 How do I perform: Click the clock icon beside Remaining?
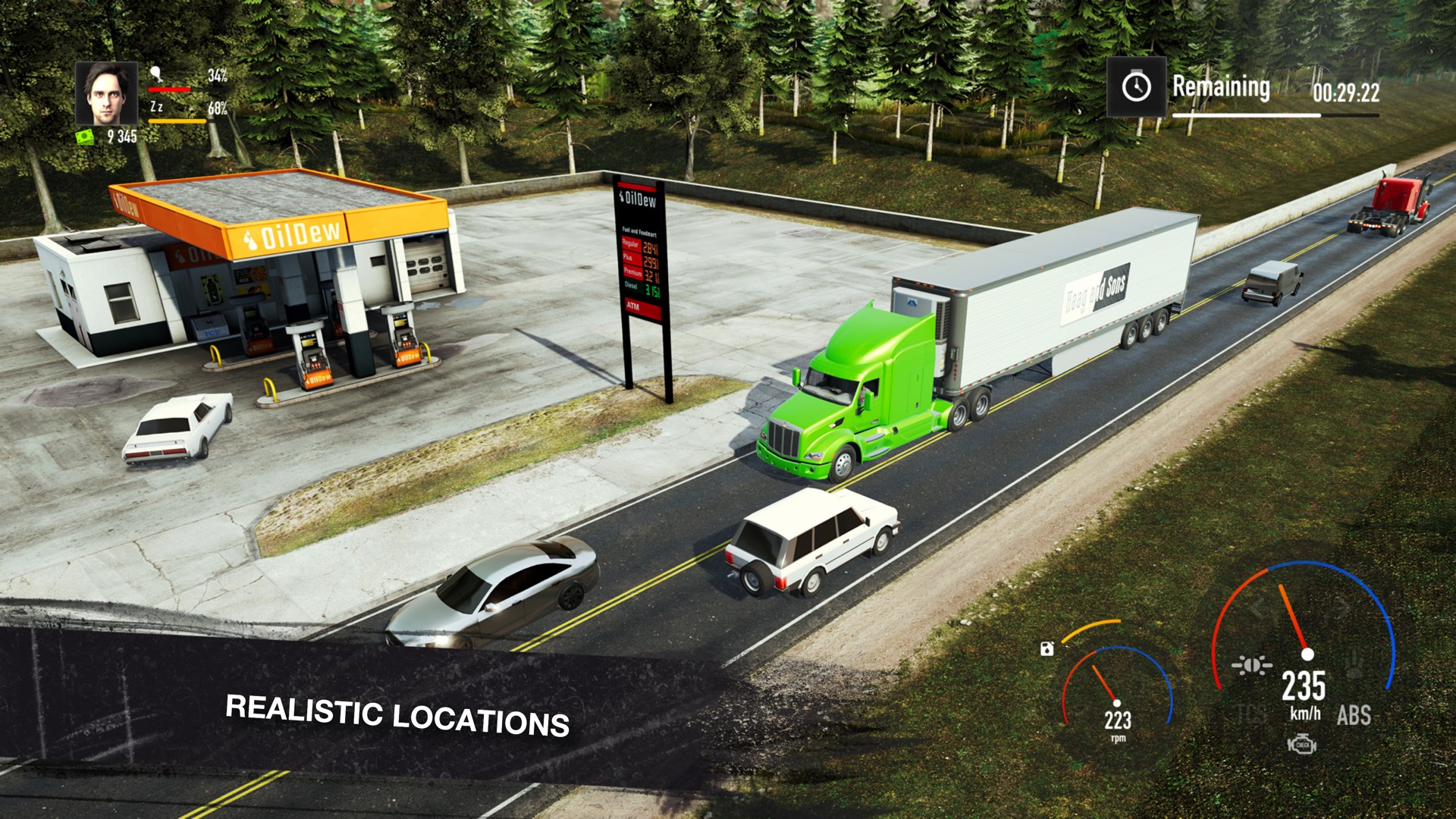[1136, 87]
